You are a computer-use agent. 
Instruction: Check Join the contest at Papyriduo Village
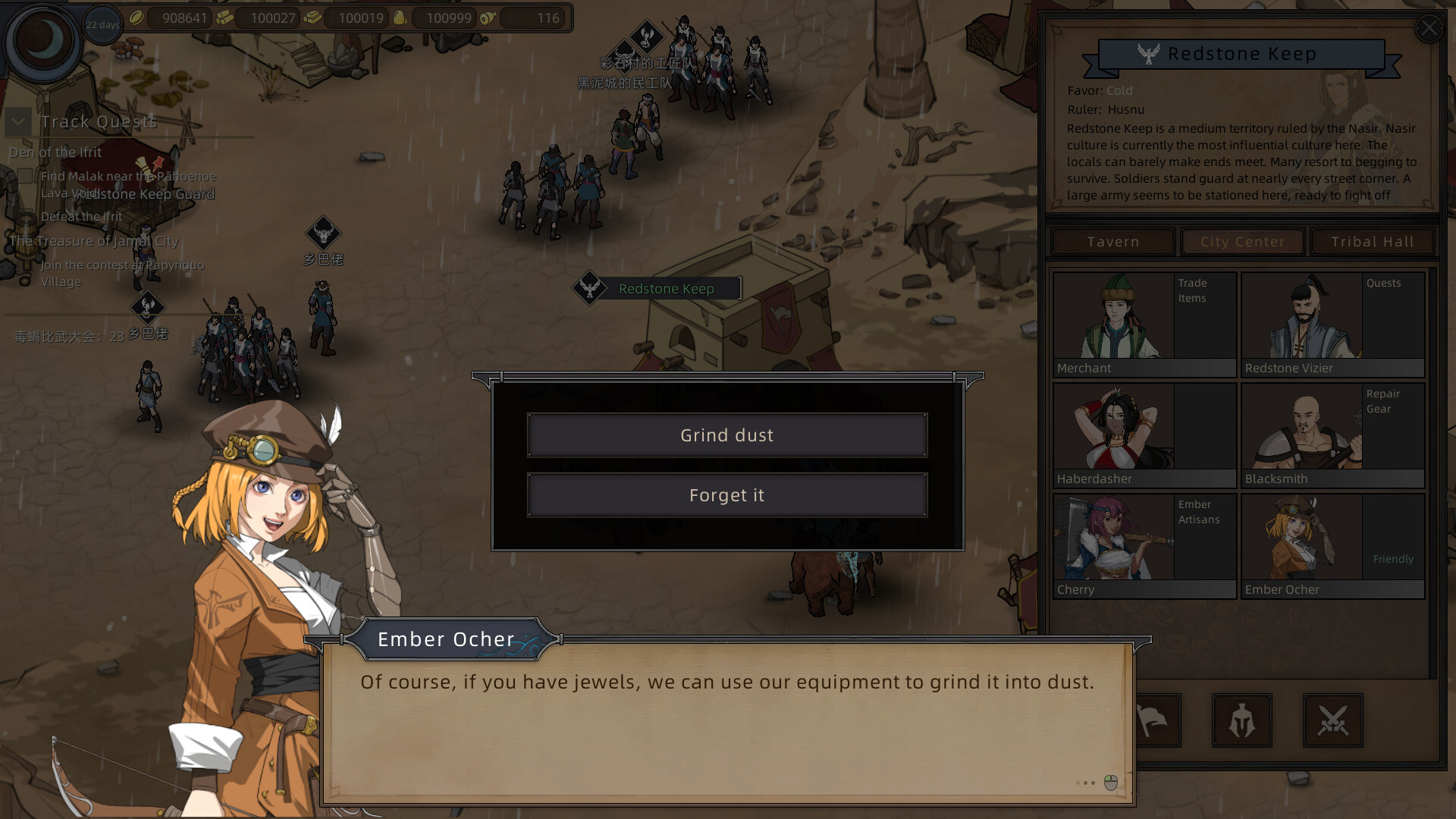point(27,265)
